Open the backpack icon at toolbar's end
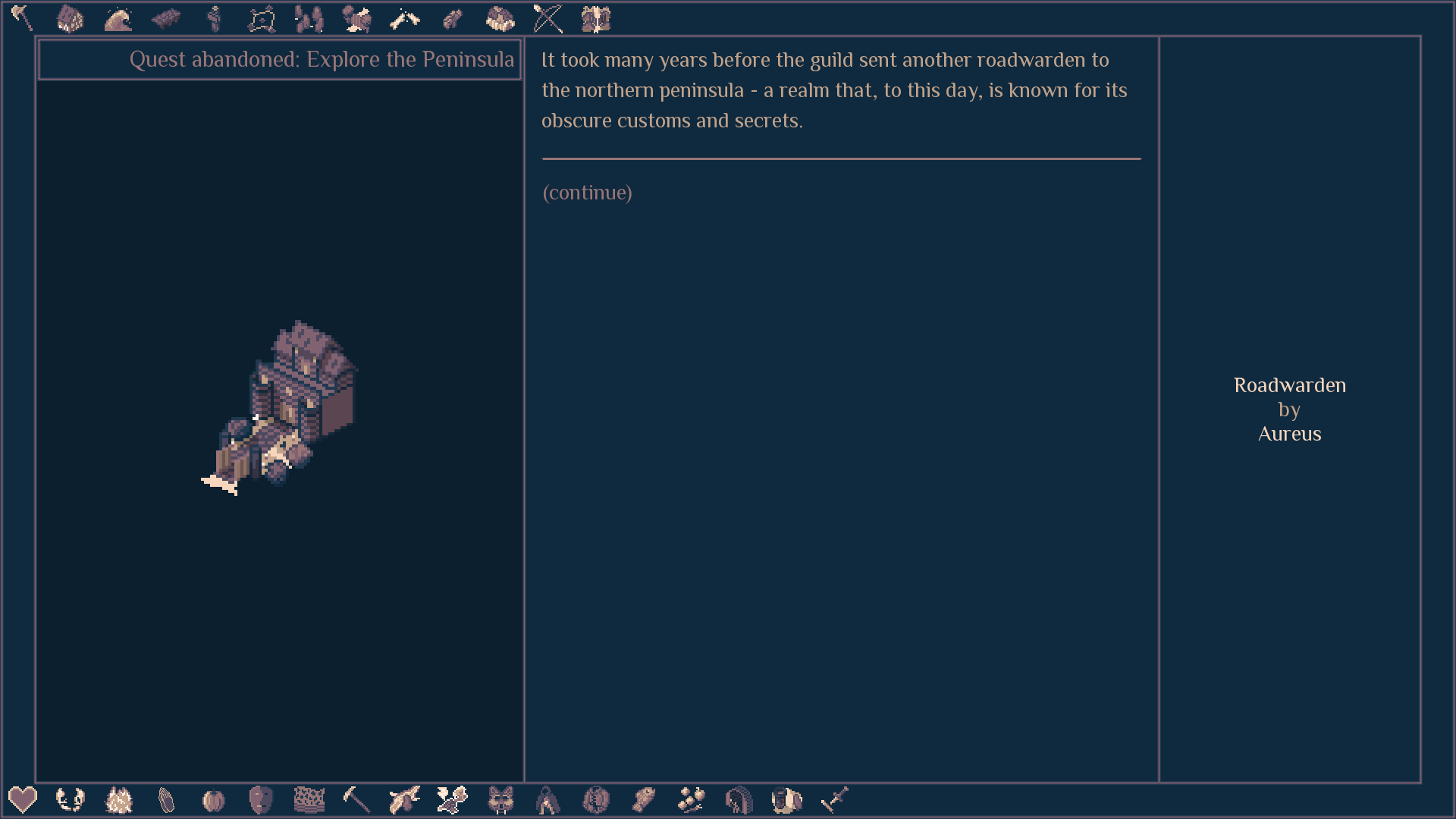1456x819 pixels. coord(596,19)
